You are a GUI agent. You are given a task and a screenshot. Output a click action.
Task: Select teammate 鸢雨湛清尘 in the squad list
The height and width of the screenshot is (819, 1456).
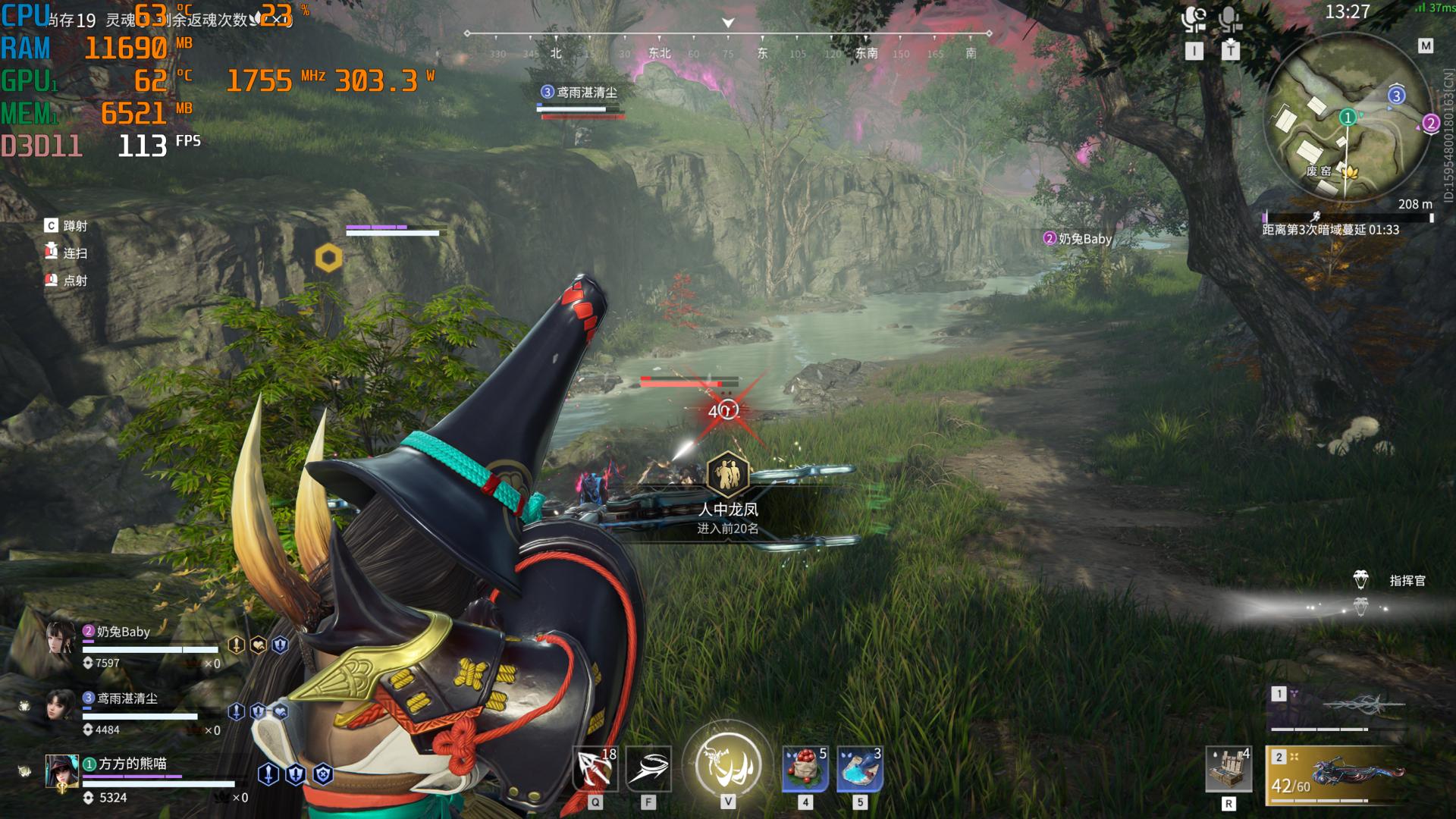(61, 706)
